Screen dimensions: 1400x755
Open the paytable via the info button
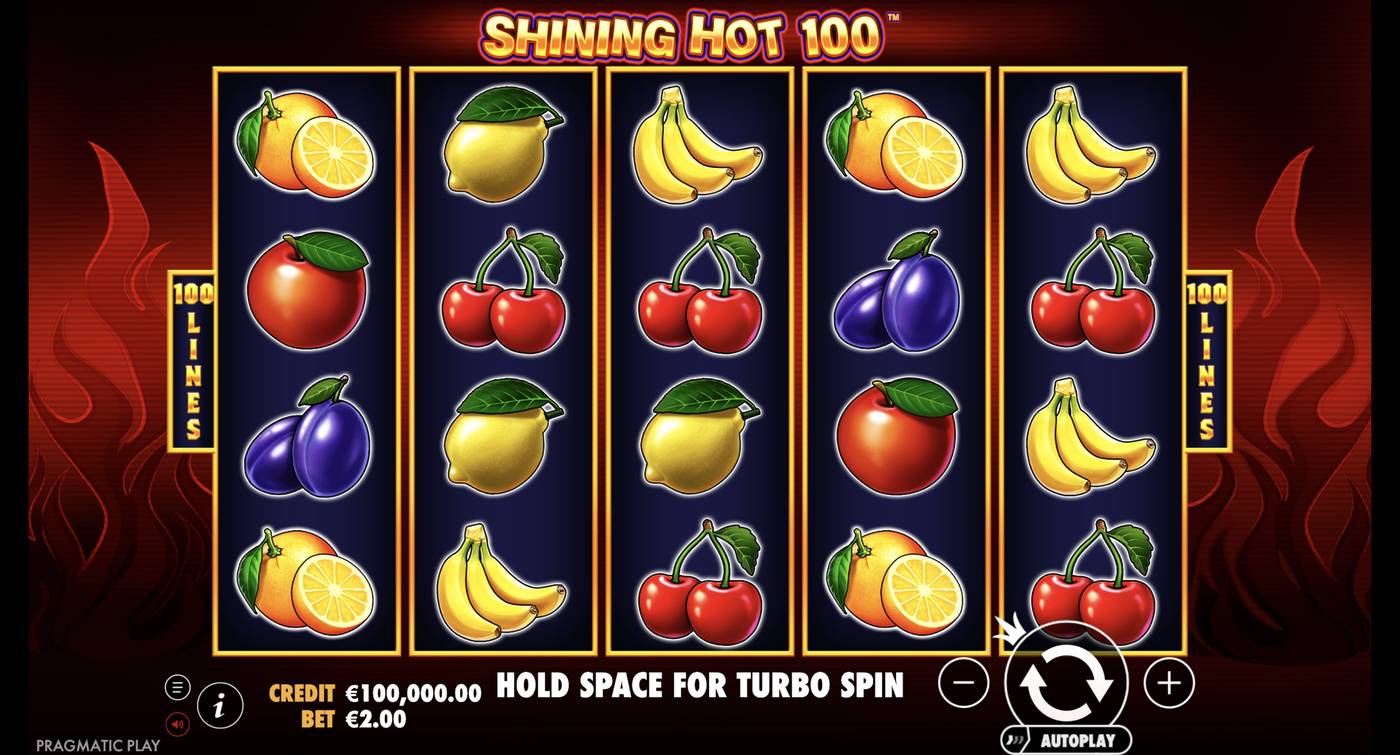[x=218, y=707]
